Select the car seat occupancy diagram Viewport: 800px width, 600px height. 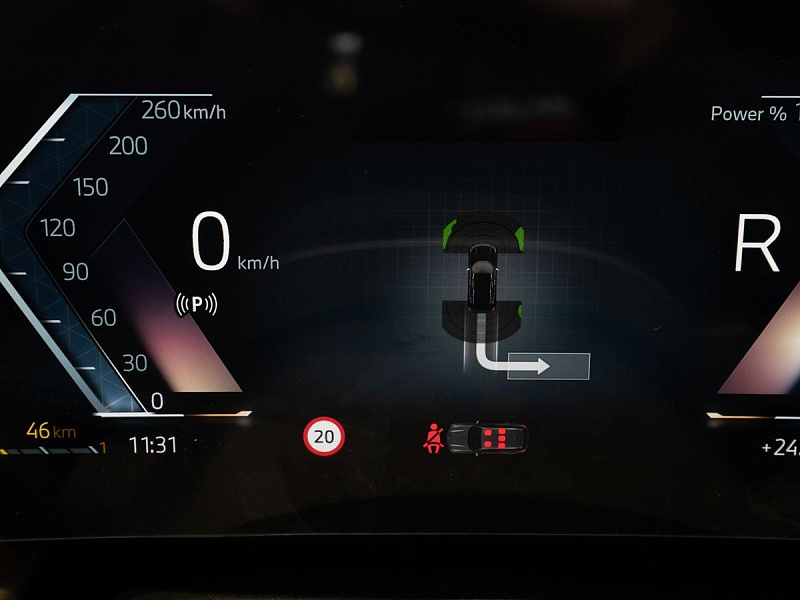click(487, 438)
